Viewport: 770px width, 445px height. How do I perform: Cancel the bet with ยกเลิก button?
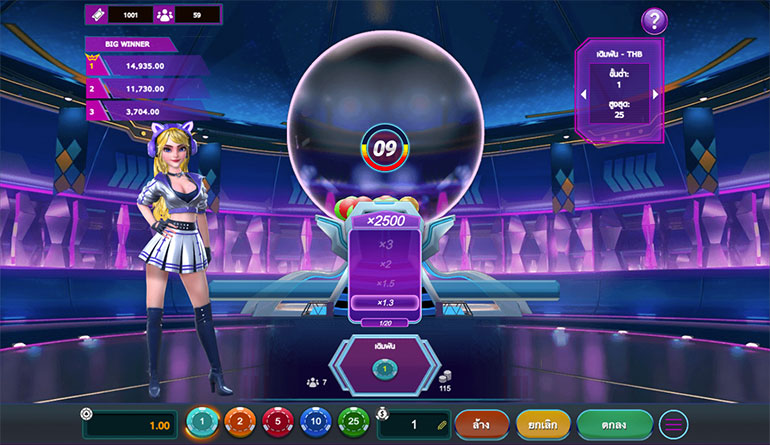543,424
